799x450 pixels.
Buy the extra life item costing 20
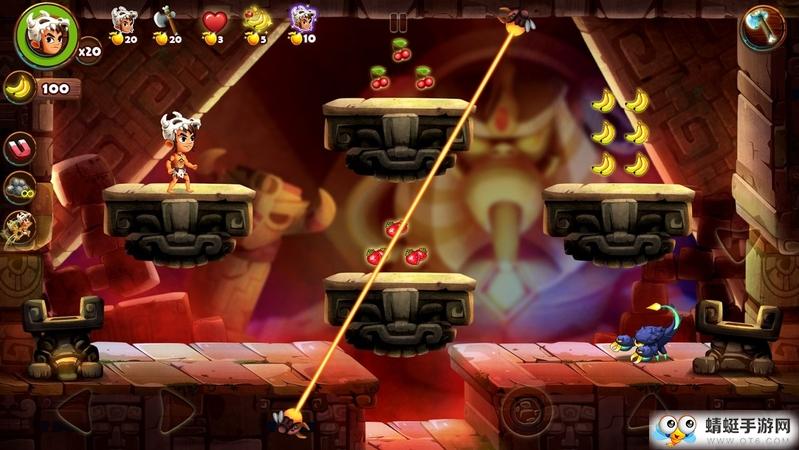click(124, 22)
